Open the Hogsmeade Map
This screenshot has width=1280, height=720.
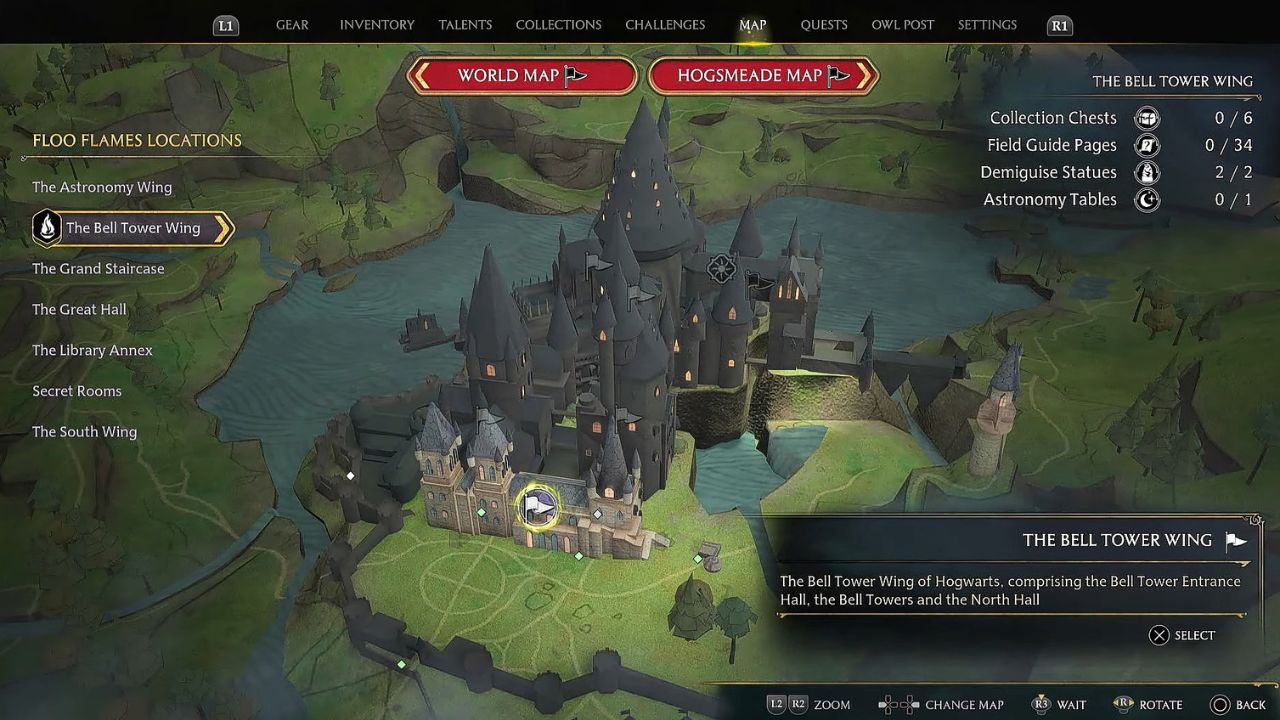[763, 76]
